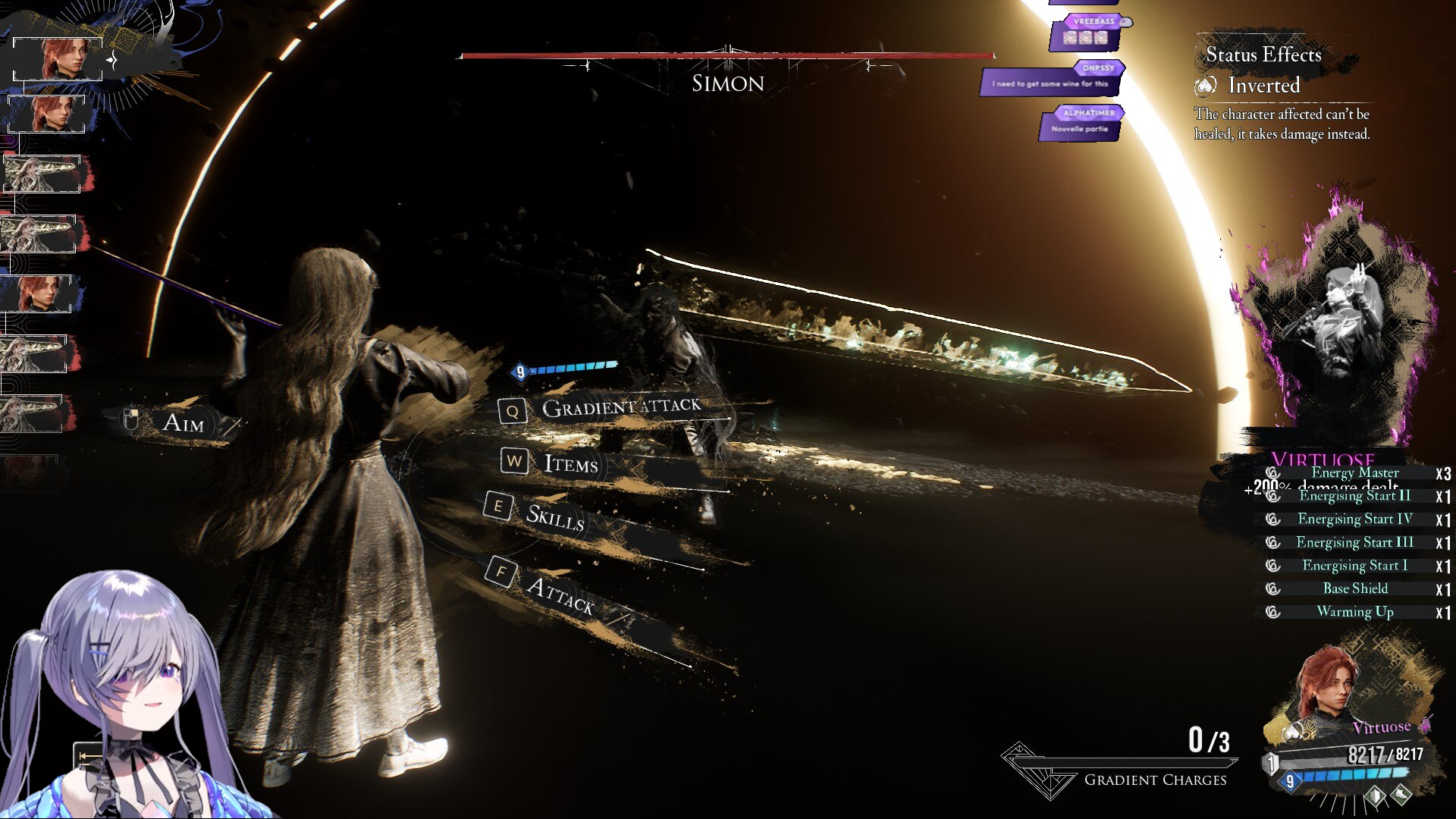Select the Inverted status effect entry

pyautogui.click(x=1263, y=86)
